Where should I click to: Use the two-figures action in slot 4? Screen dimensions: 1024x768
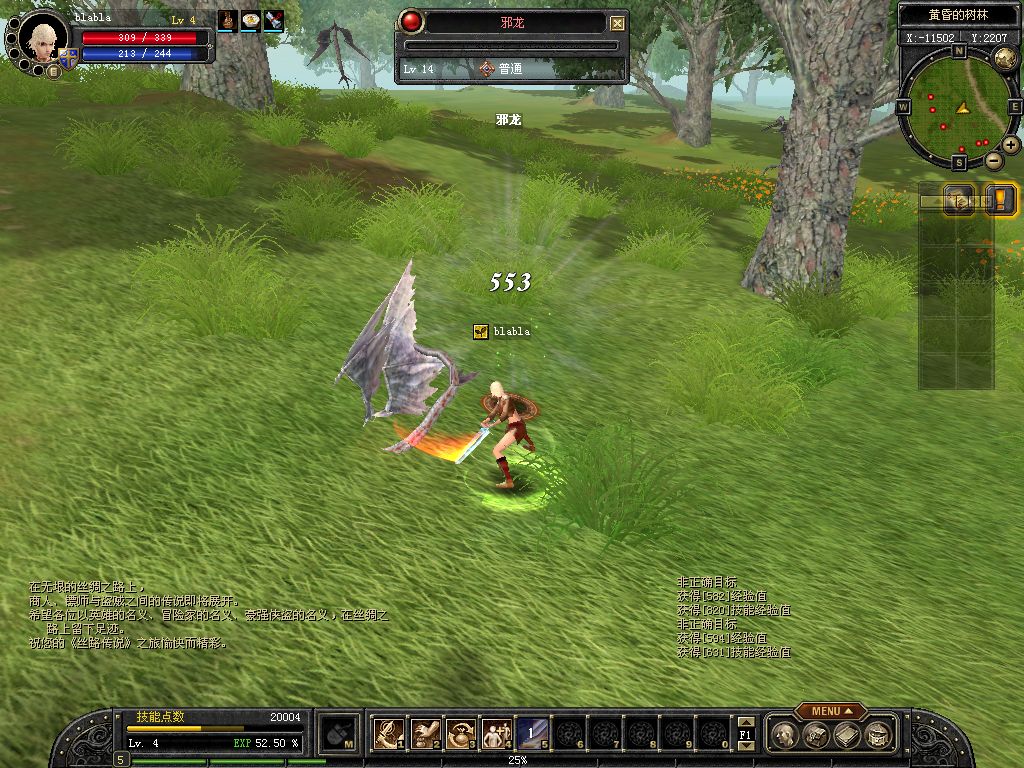pyautogui.click(x=496, y=734)
